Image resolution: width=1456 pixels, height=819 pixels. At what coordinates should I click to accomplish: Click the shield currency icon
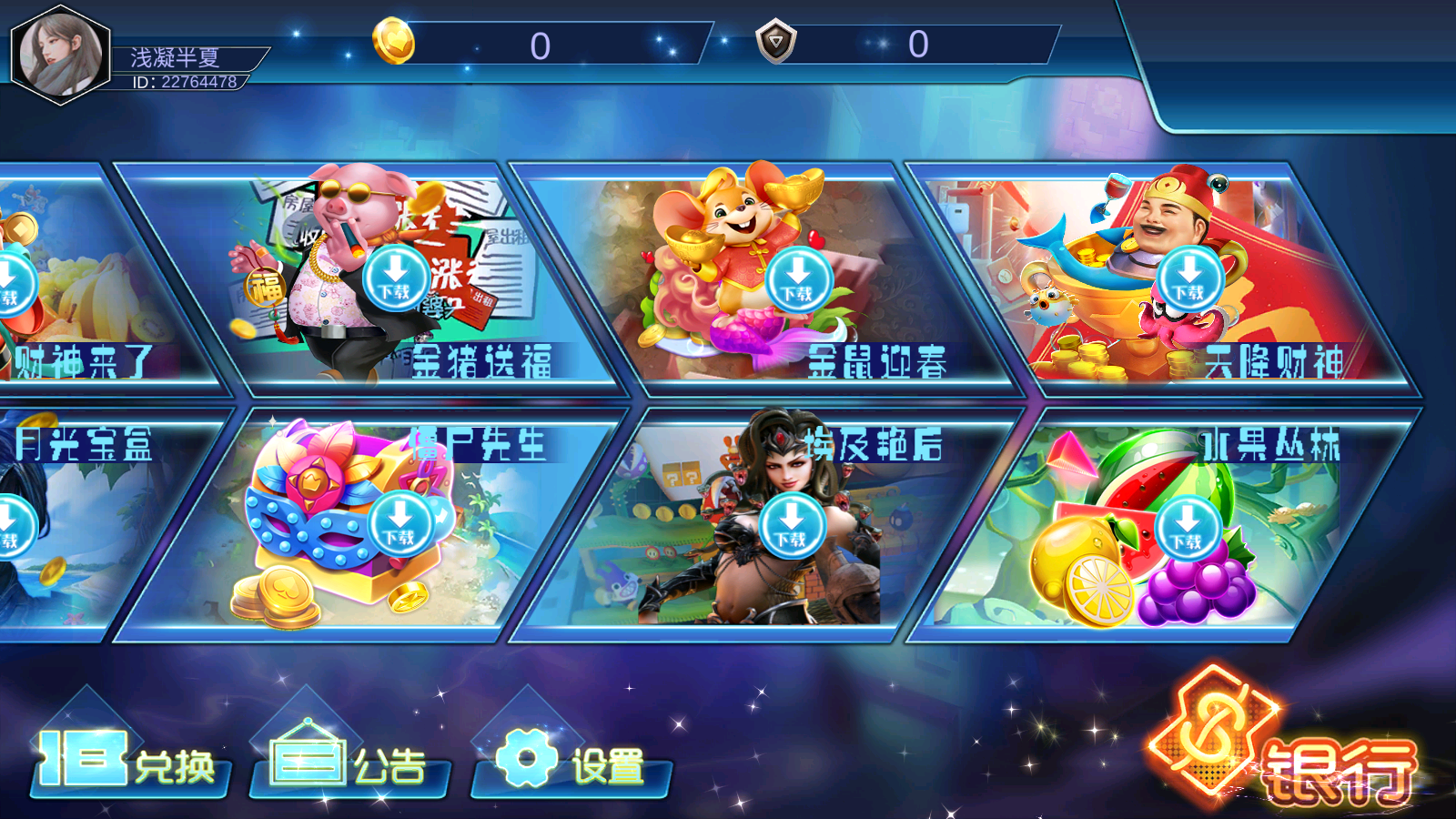click(775, 42)
